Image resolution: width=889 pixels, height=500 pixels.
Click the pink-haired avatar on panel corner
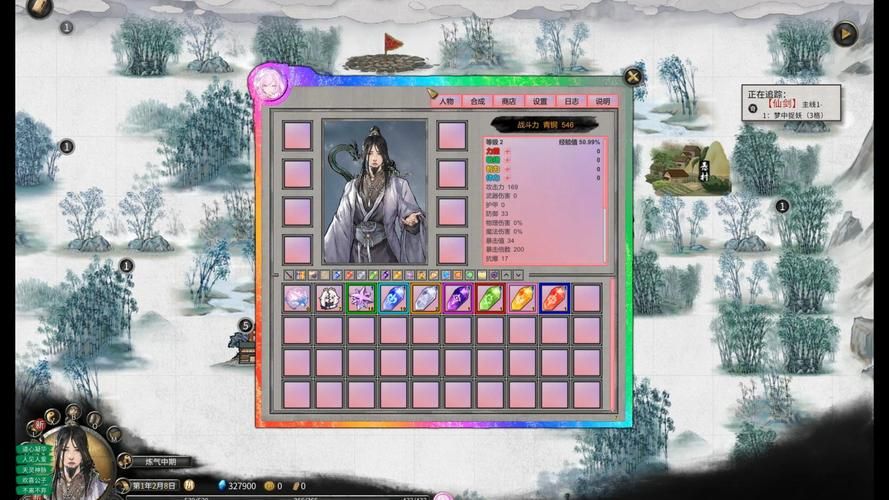click(270, 84)
